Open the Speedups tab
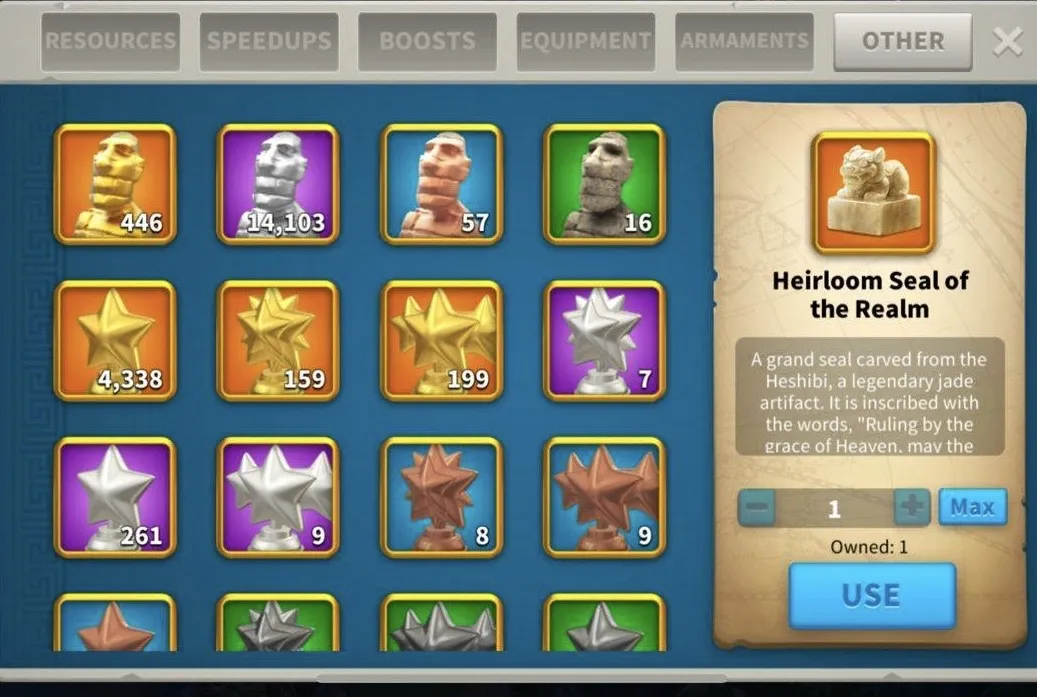 point(268,42)
